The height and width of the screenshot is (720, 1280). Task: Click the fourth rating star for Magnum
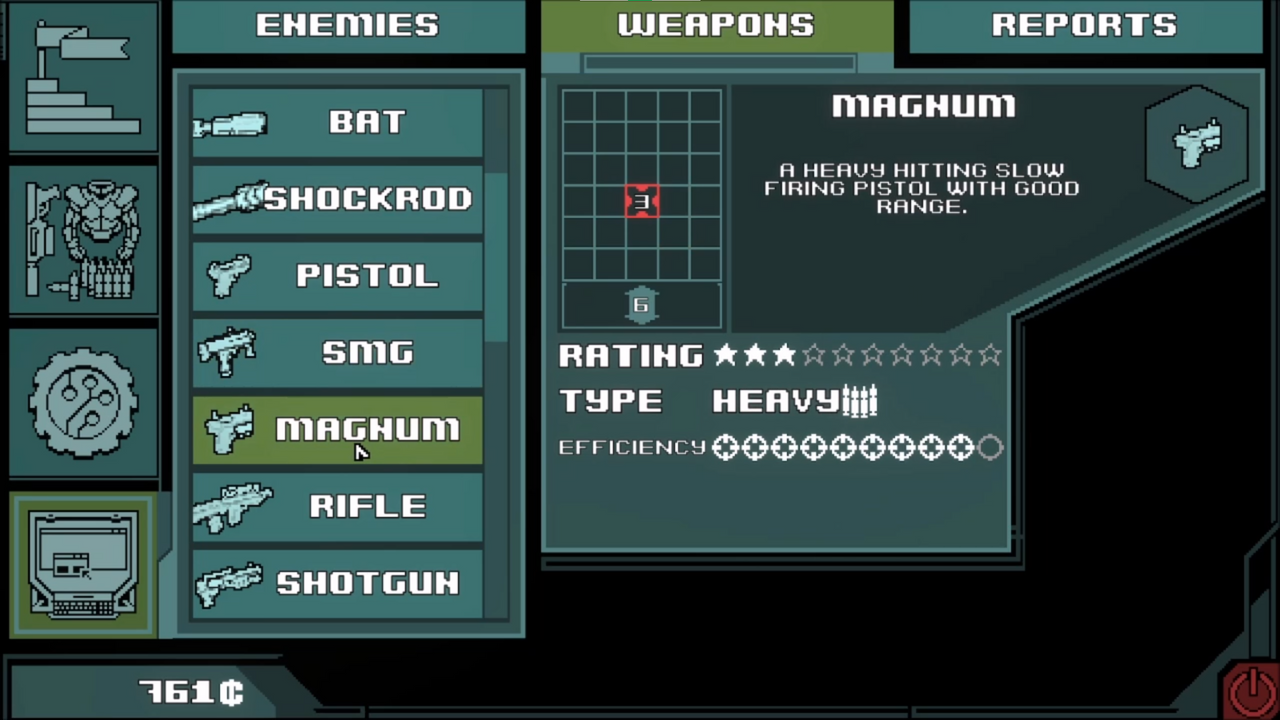click(x=814, y=355)
